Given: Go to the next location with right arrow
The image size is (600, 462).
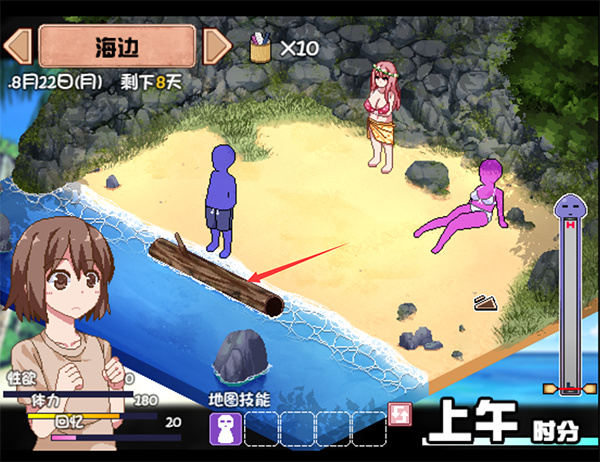Looking at the screenshot, I should pos(217,46).
